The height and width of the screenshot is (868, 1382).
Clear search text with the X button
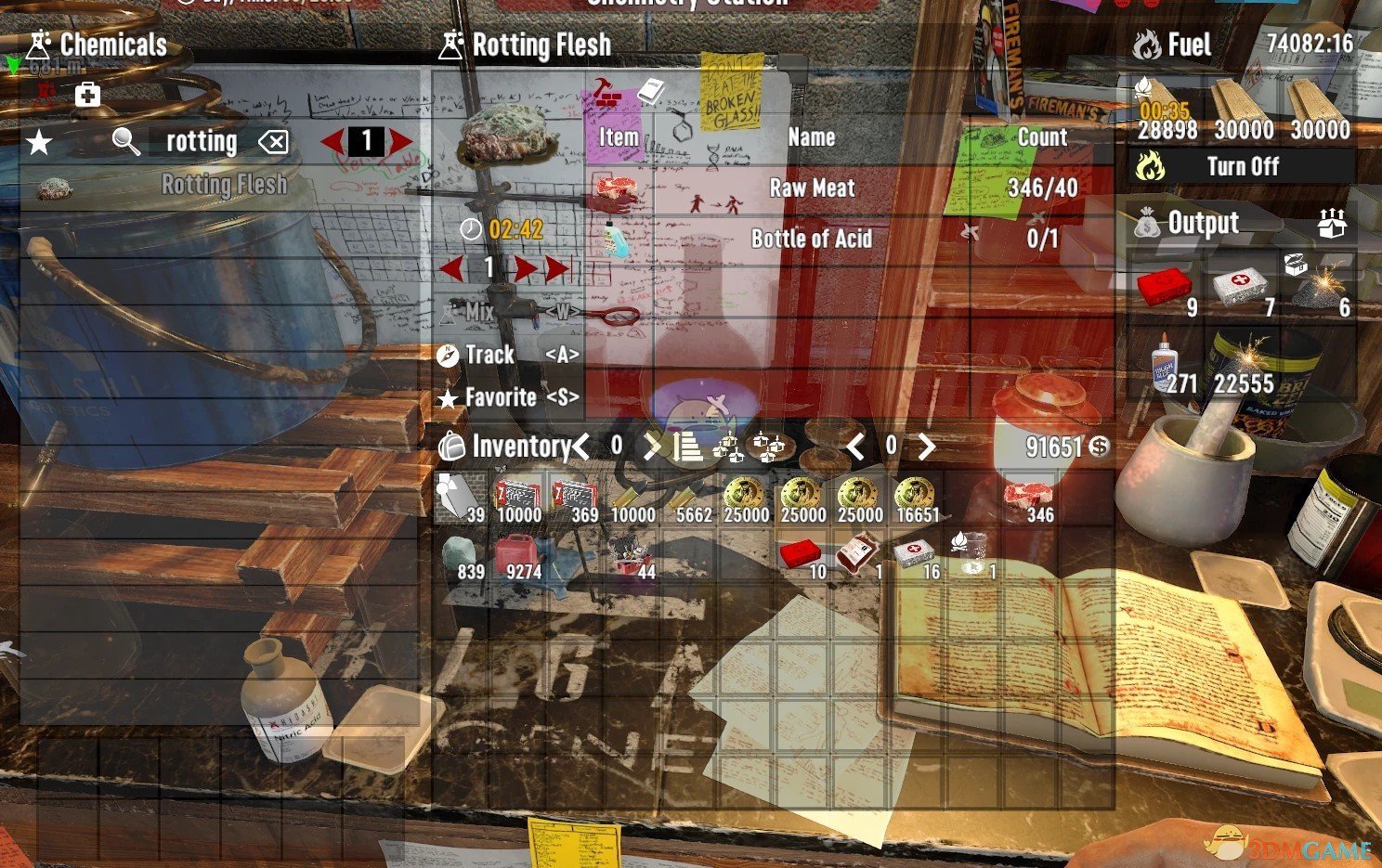[x=274, y=141]
